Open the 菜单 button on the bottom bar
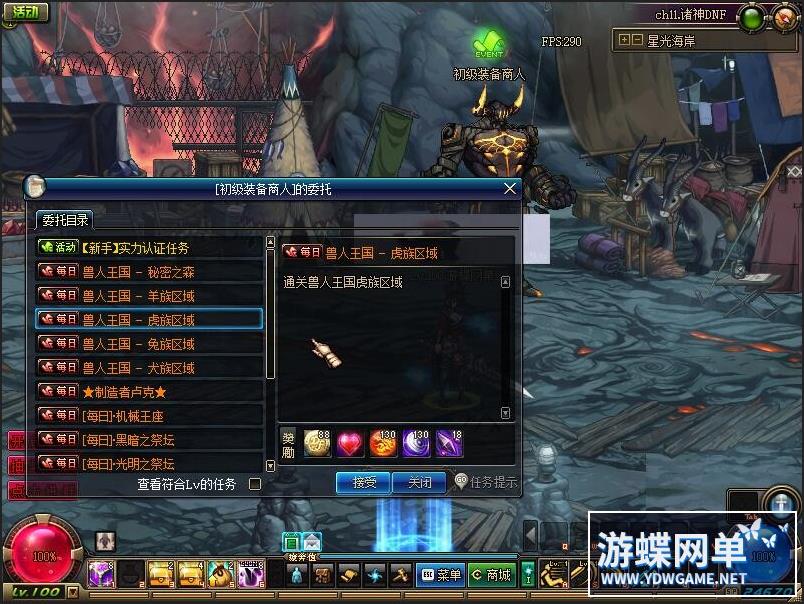Image resolution: width=804 pixels, height=604 pixels. [x=439, y=575]
